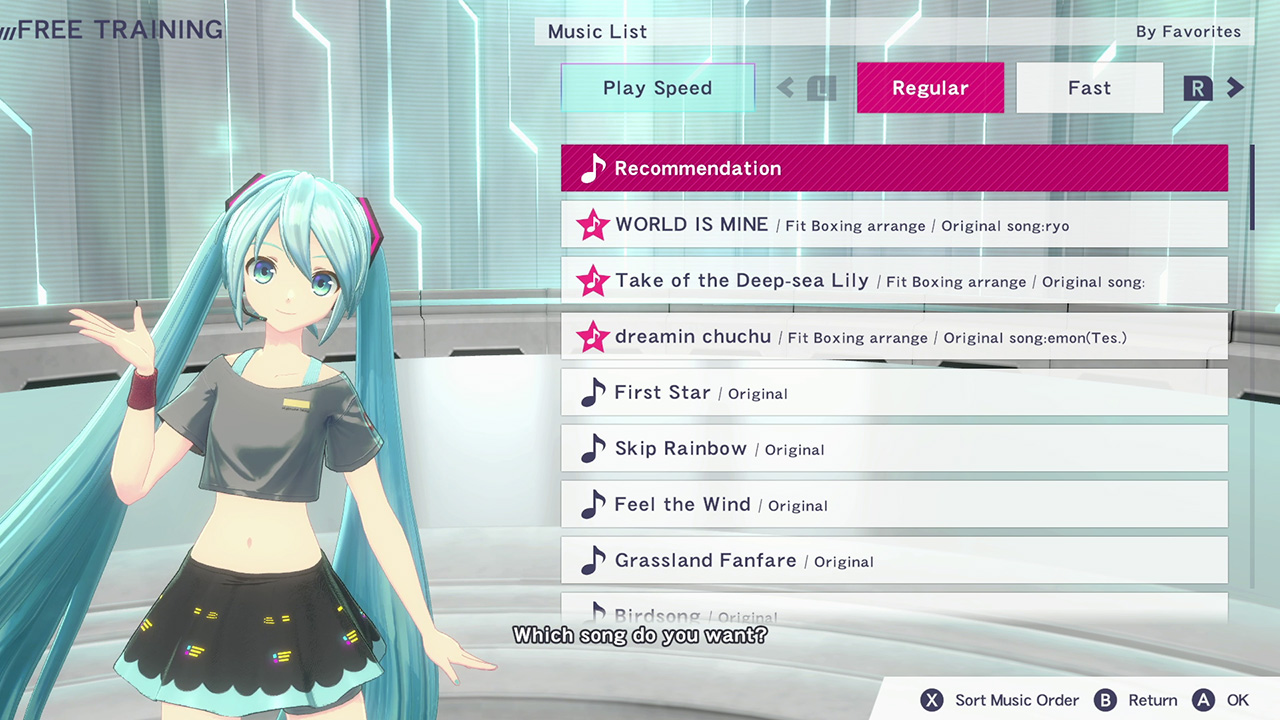Image resolution: width=1280 pixels, height=720 pixels.
Task: Select the Regular tab
Action: (930, 88)
